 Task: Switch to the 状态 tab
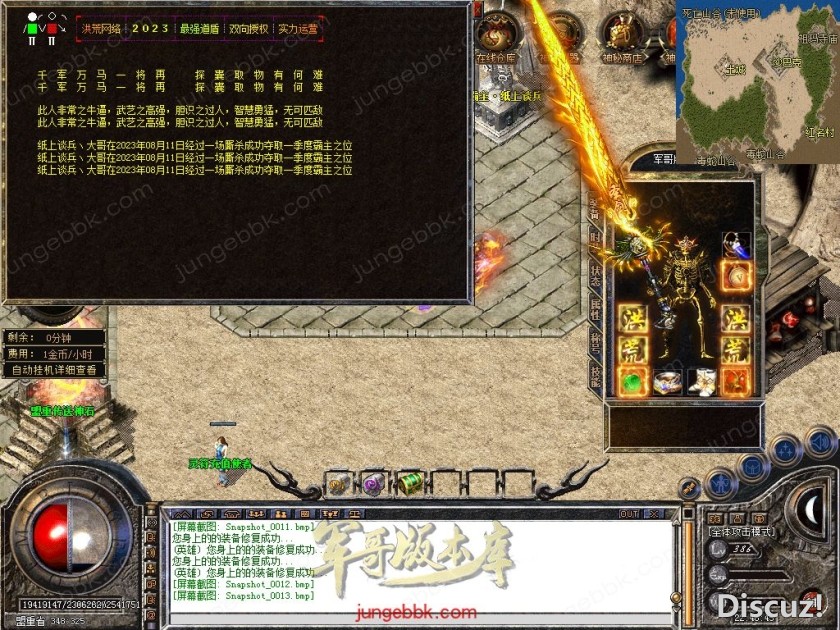point(594,274)
